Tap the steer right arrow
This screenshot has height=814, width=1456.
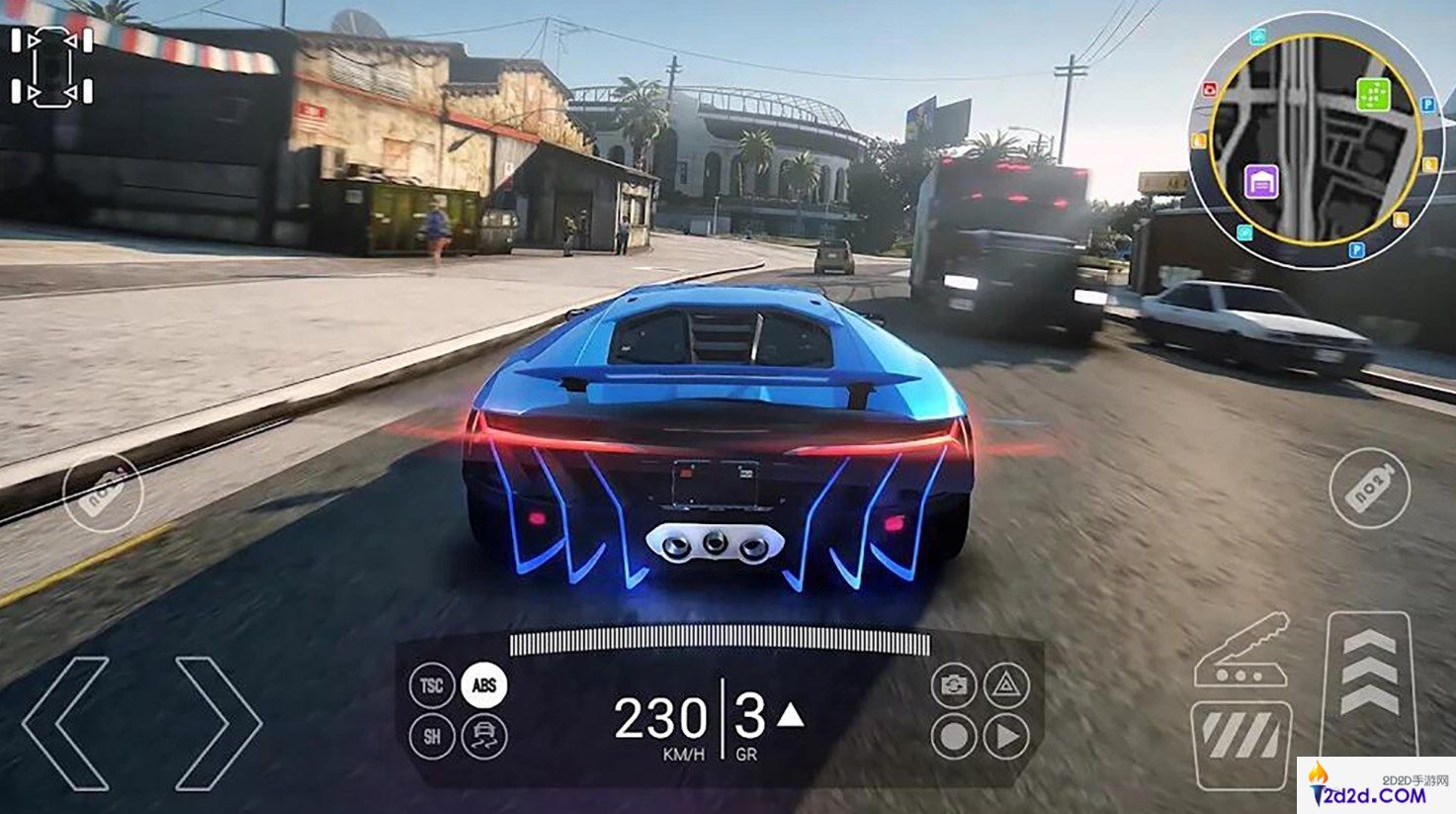pyautogui.click(x=218, y=723)
